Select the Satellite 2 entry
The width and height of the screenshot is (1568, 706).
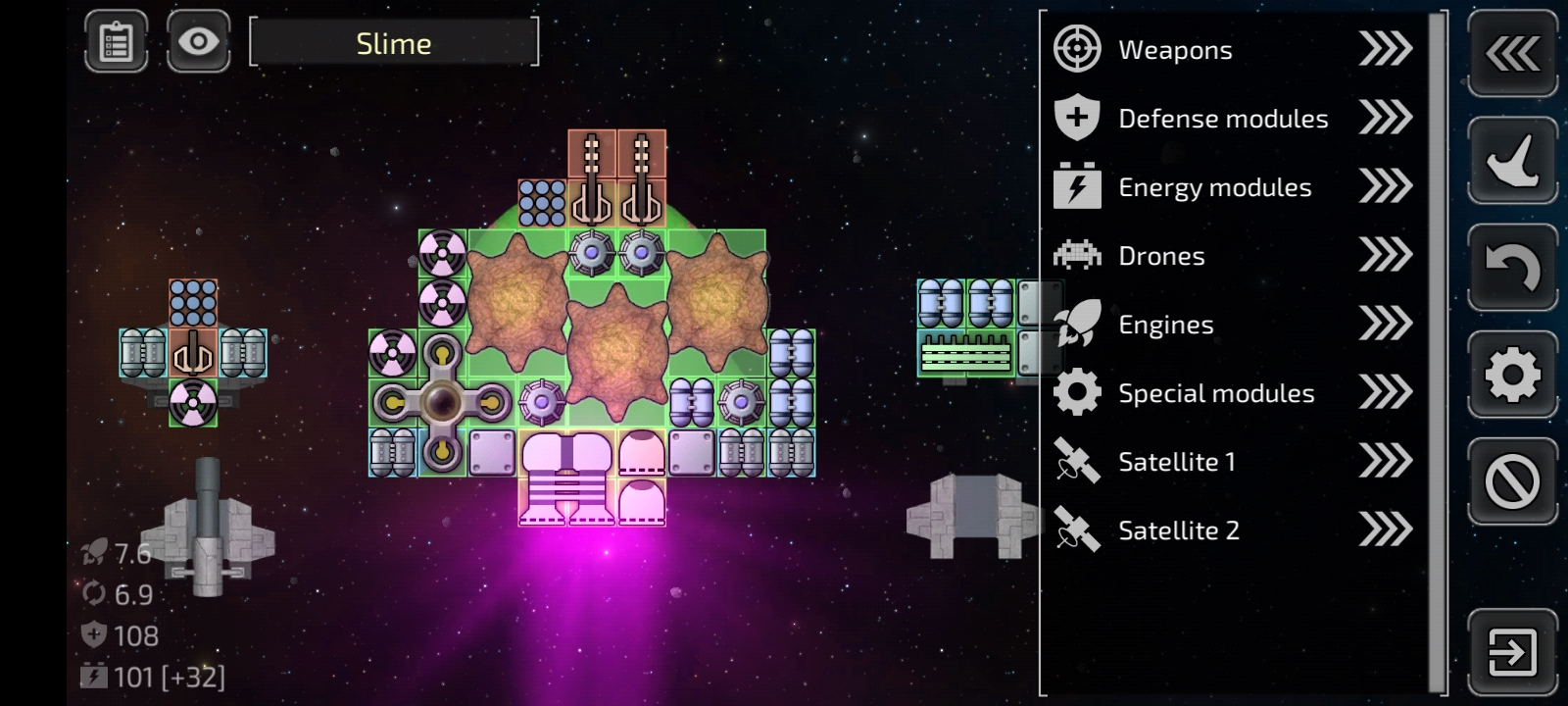1233,530
